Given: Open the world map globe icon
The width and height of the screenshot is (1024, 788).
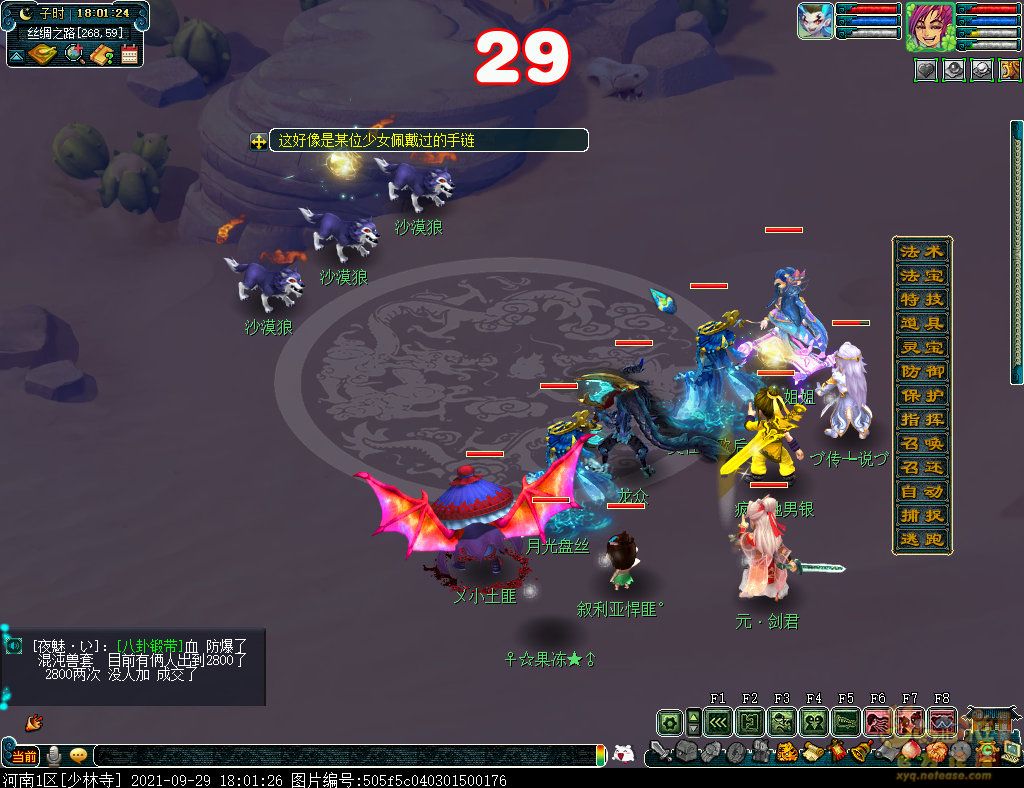Looking at the screenshot, I should pos(74,54).
